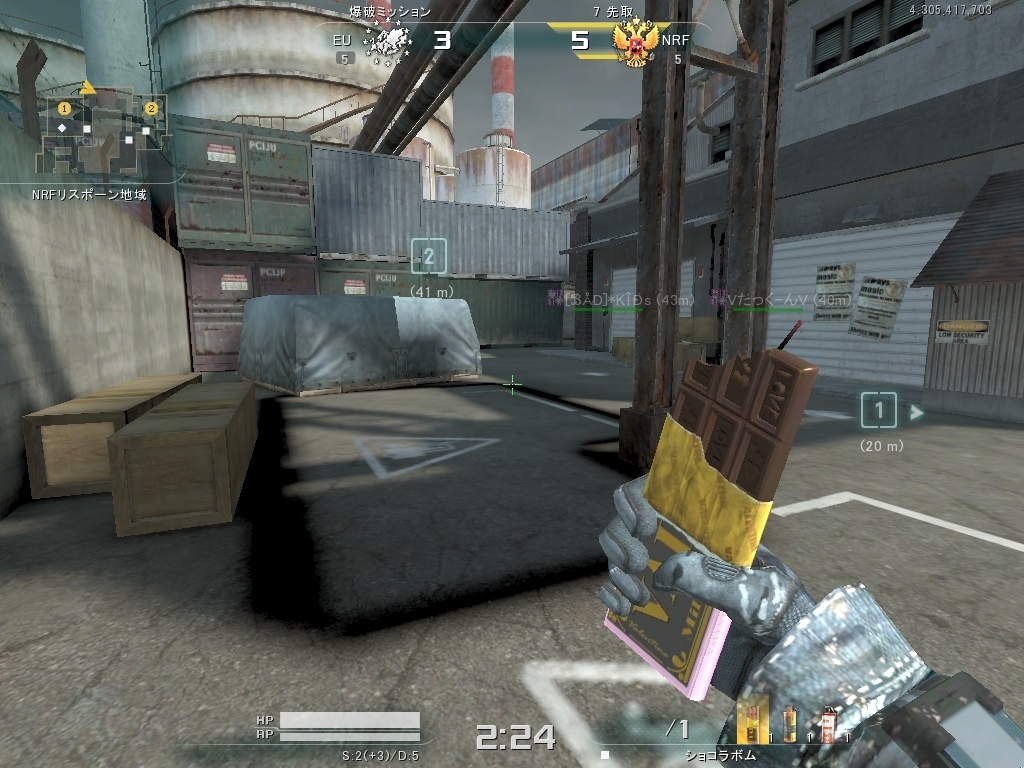Select the highlighted chocolate bomb item slot

point(752,722)
